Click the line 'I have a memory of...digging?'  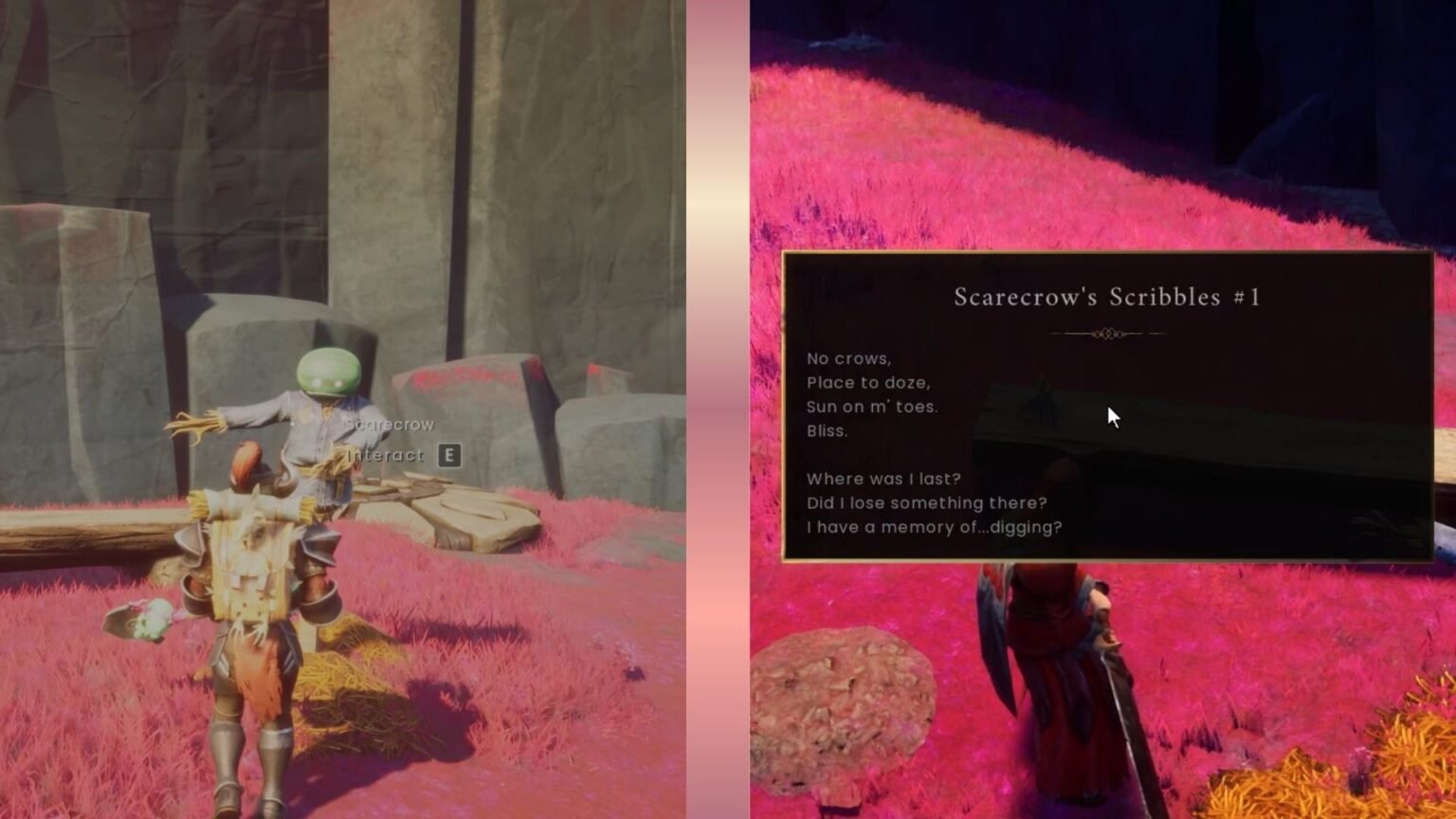point(934,528)
